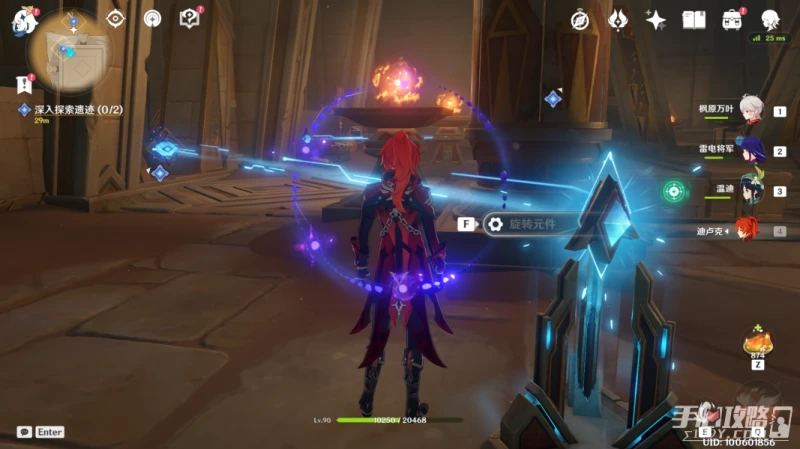Open the Wish star icon

[x=656, y=19]
